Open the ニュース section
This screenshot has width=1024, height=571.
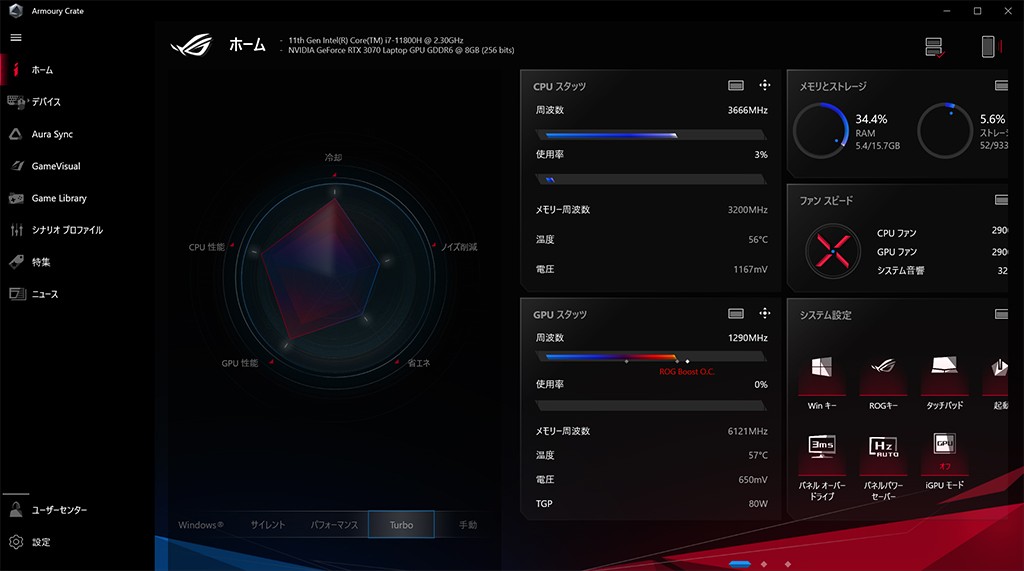click(44, 294)
